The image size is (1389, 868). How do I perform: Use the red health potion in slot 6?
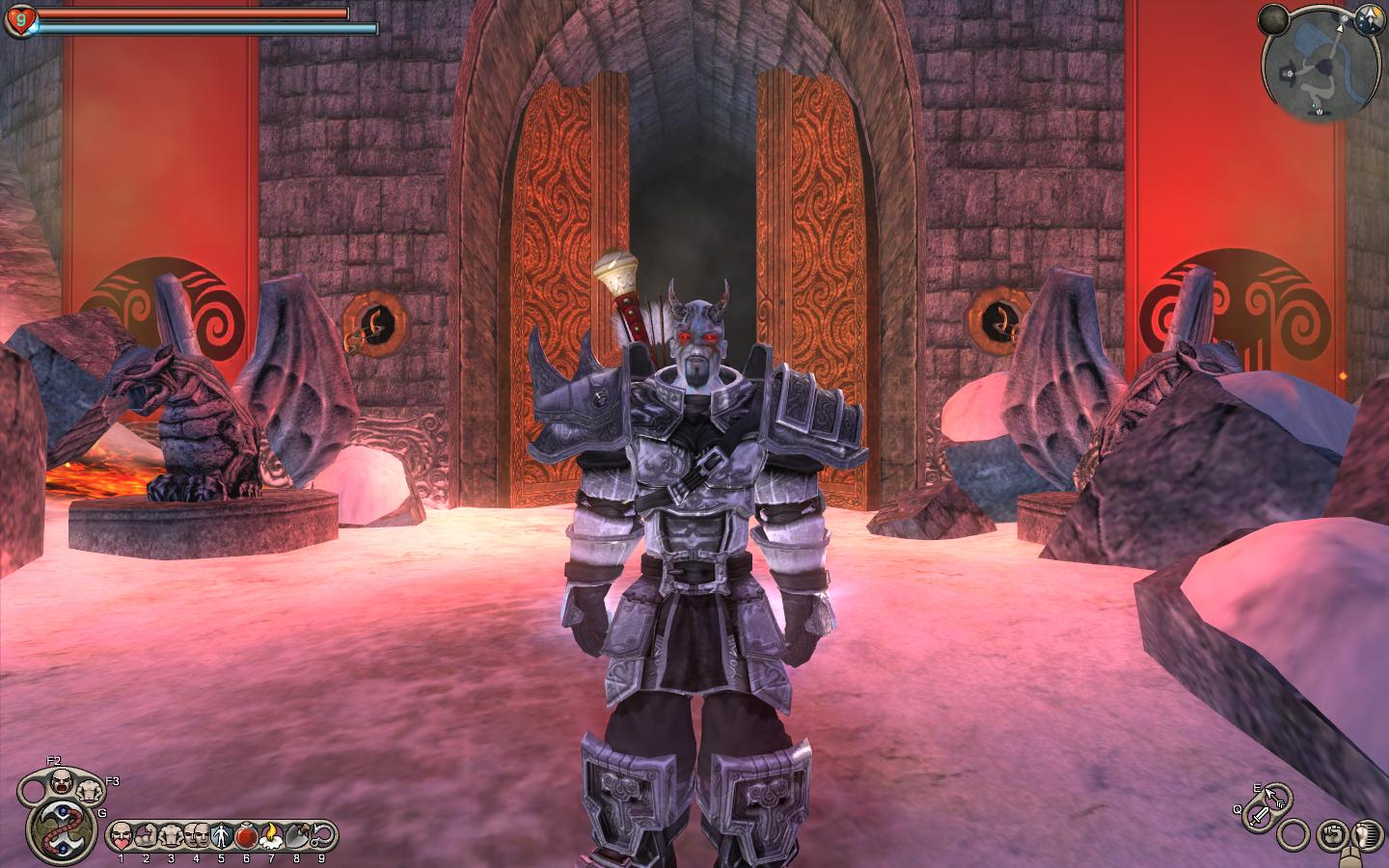[247, 833]
